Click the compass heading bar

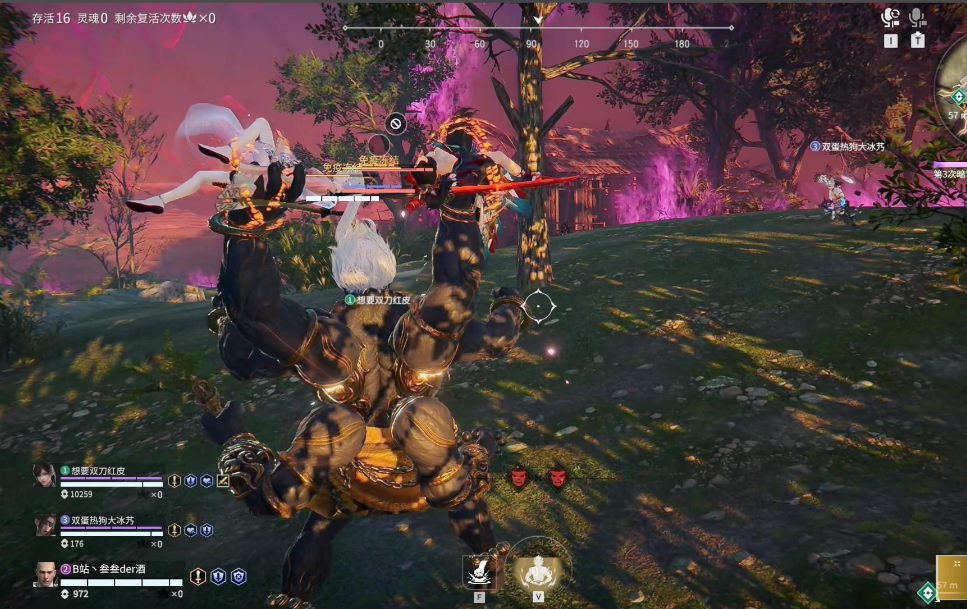tap(538, 28)
